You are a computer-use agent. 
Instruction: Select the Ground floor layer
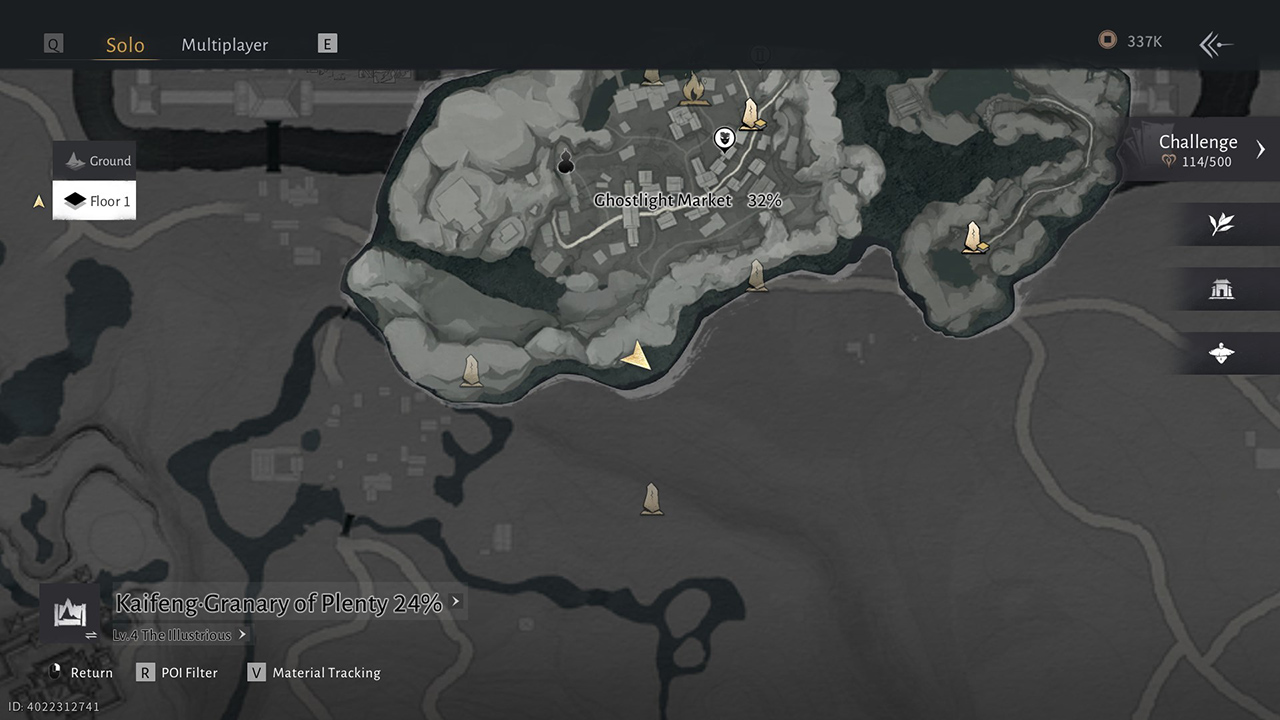coord(98,161)
